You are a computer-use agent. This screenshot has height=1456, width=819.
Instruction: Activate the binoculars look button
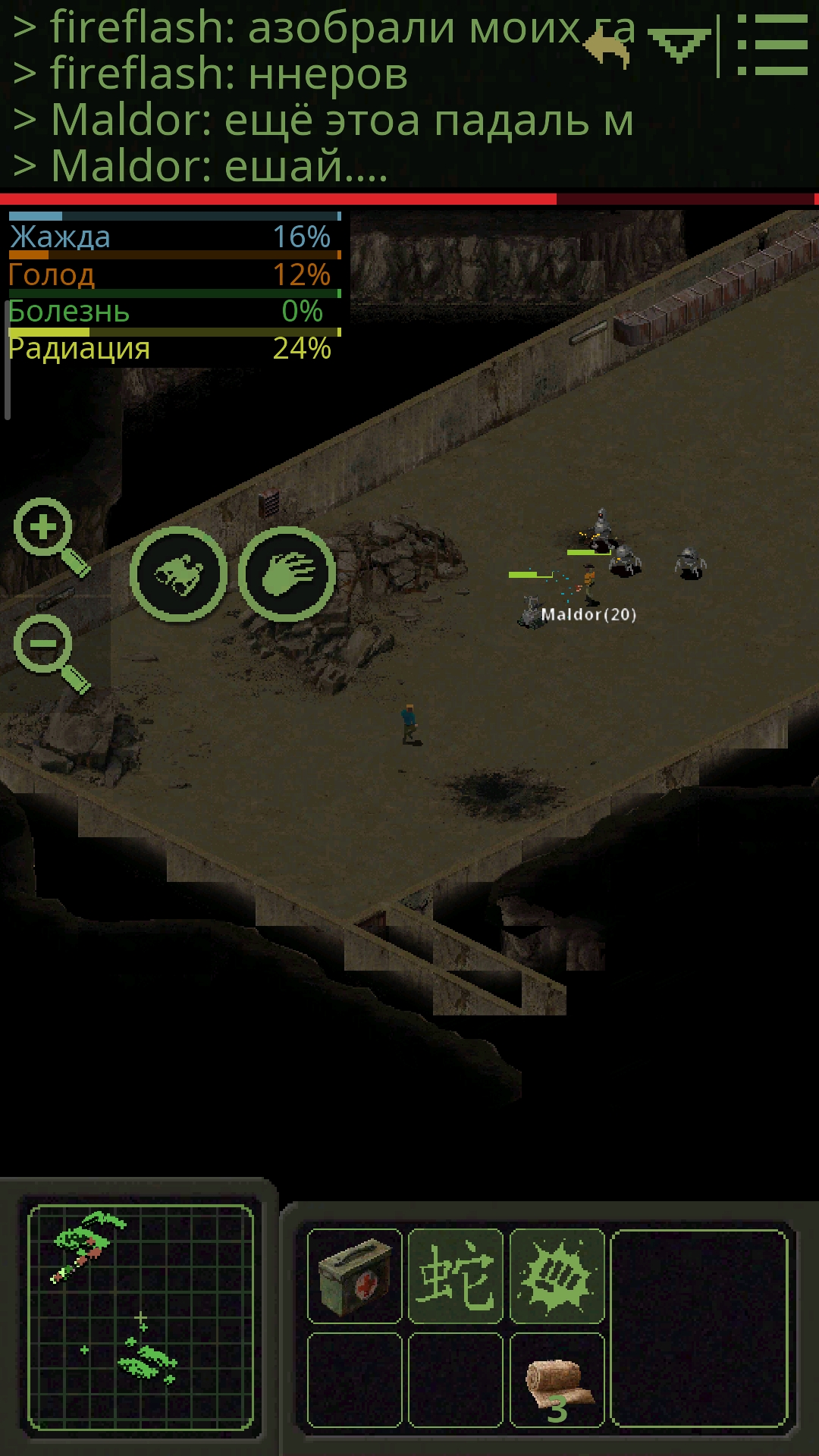coord(178,574)
